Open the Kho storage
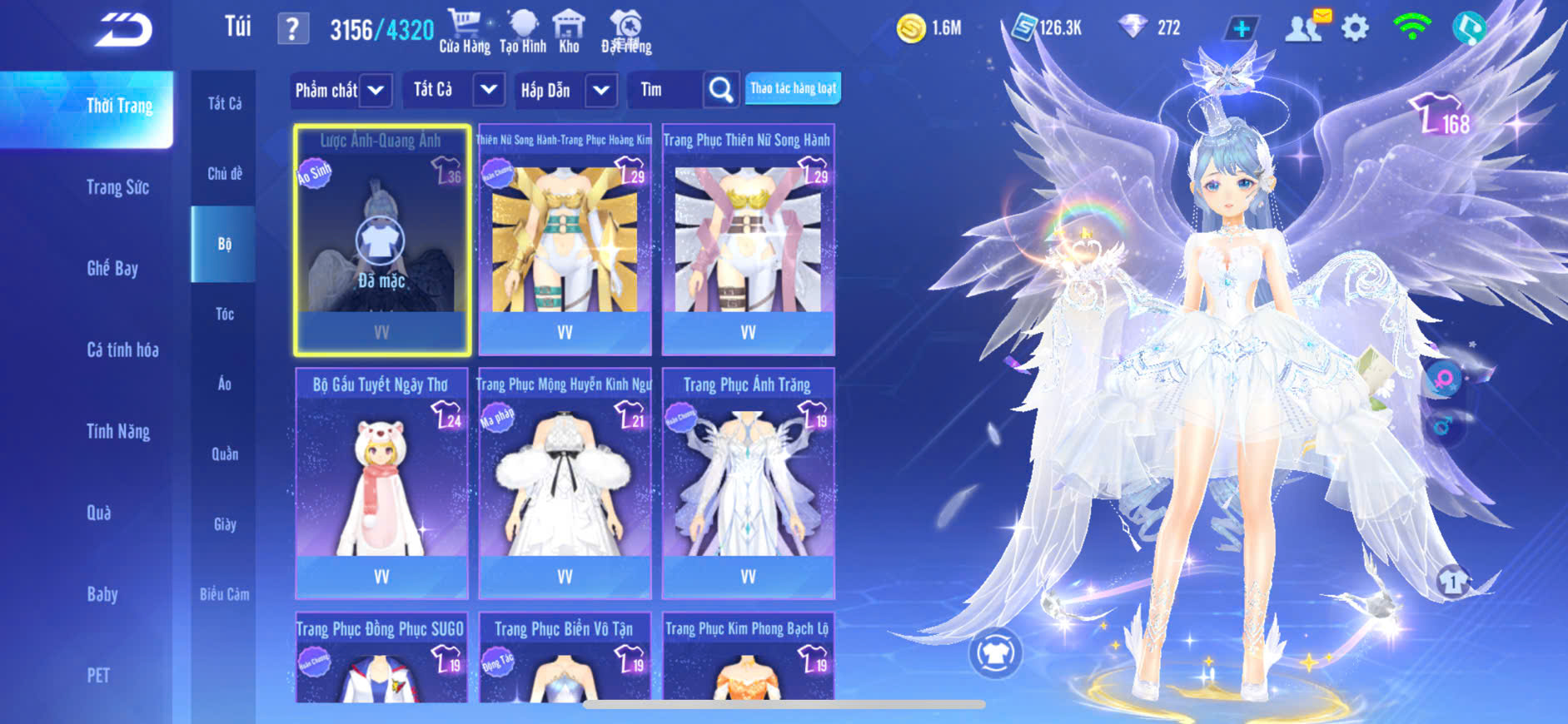1568x724 pixels. tap(569, 32)
